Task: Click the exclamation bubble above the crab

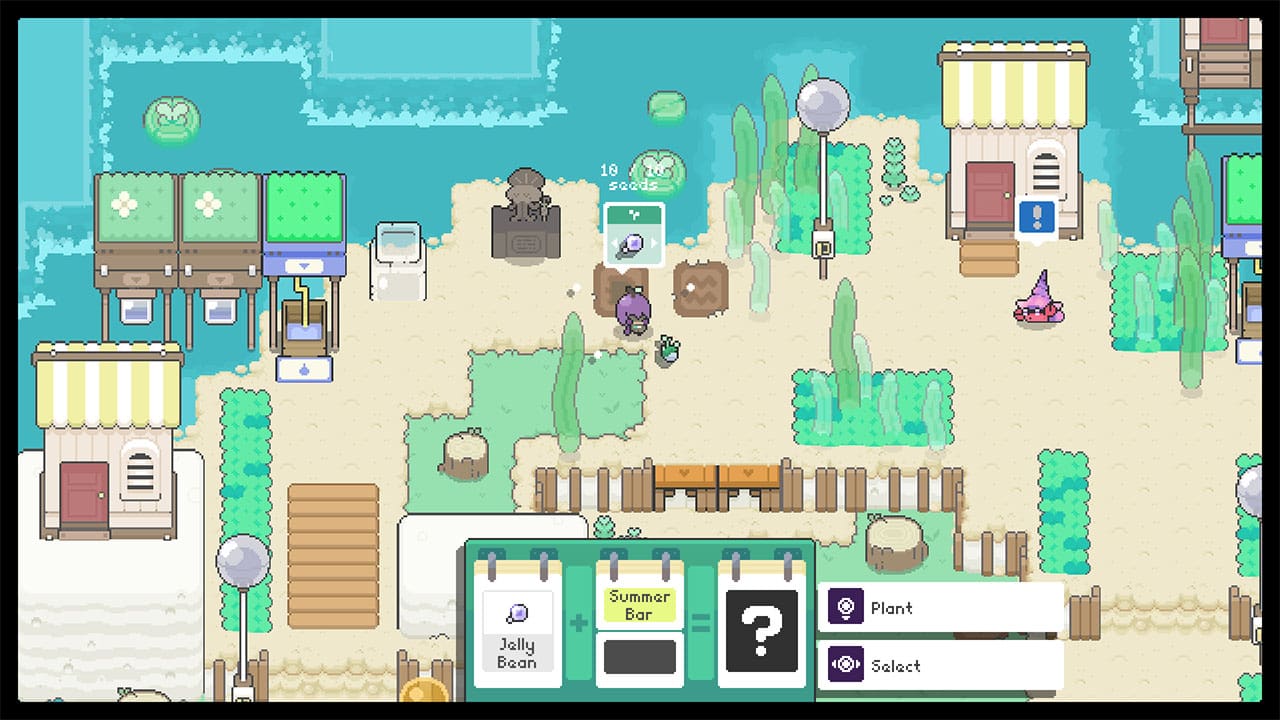Action: tap(1037, 218)
